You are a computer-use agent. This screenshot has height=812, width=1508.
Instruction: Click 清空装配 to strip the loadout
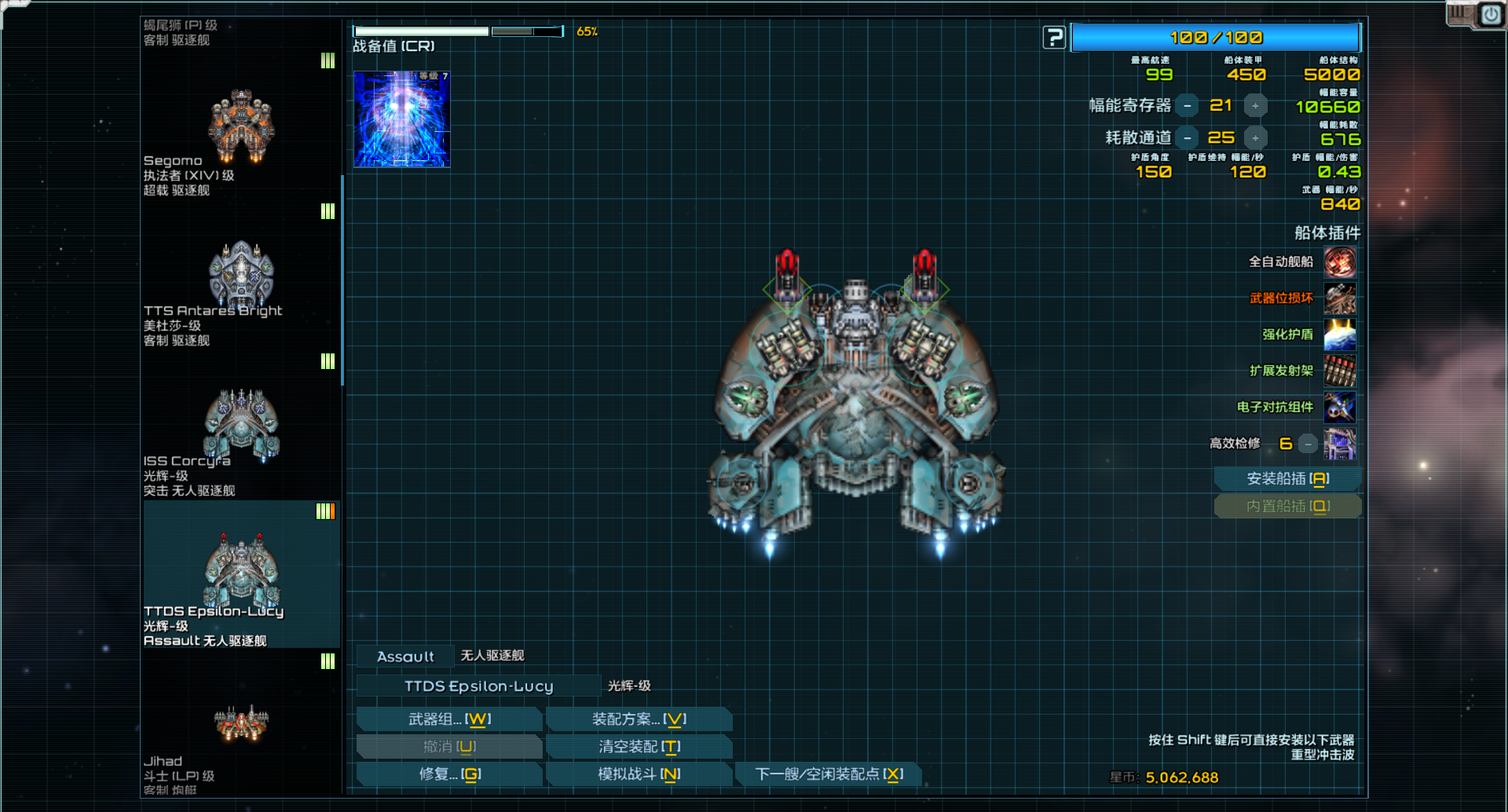click(x=639, y=747)
